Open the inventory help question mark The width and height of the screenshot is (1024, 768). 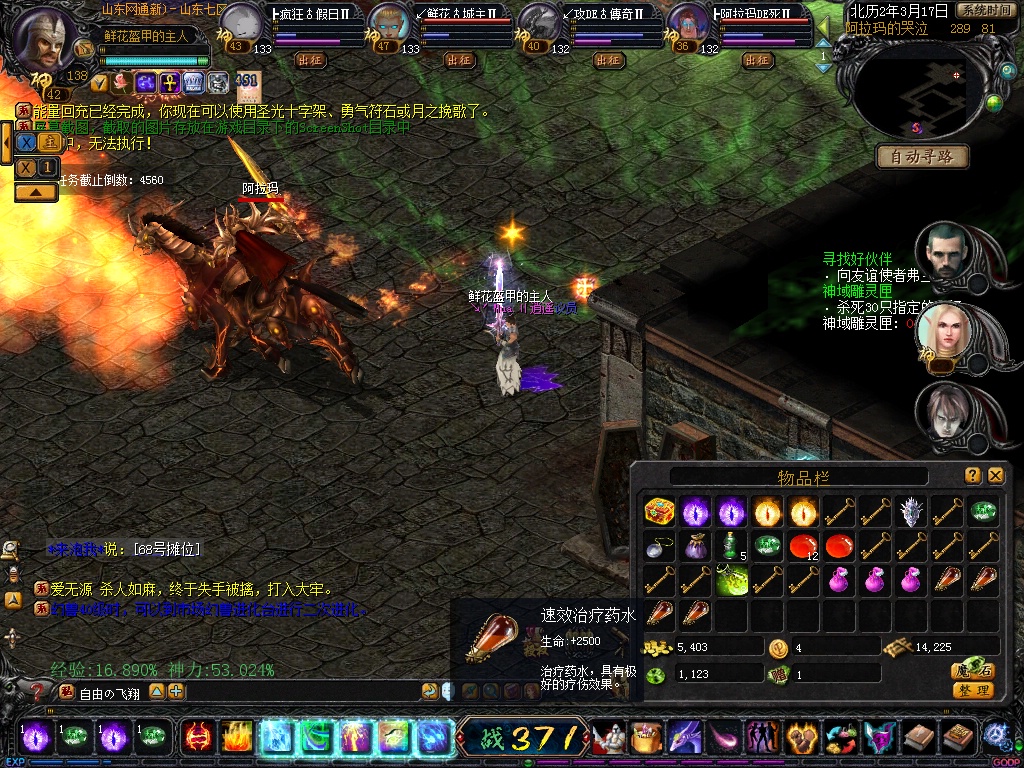[x=972, y=476]
